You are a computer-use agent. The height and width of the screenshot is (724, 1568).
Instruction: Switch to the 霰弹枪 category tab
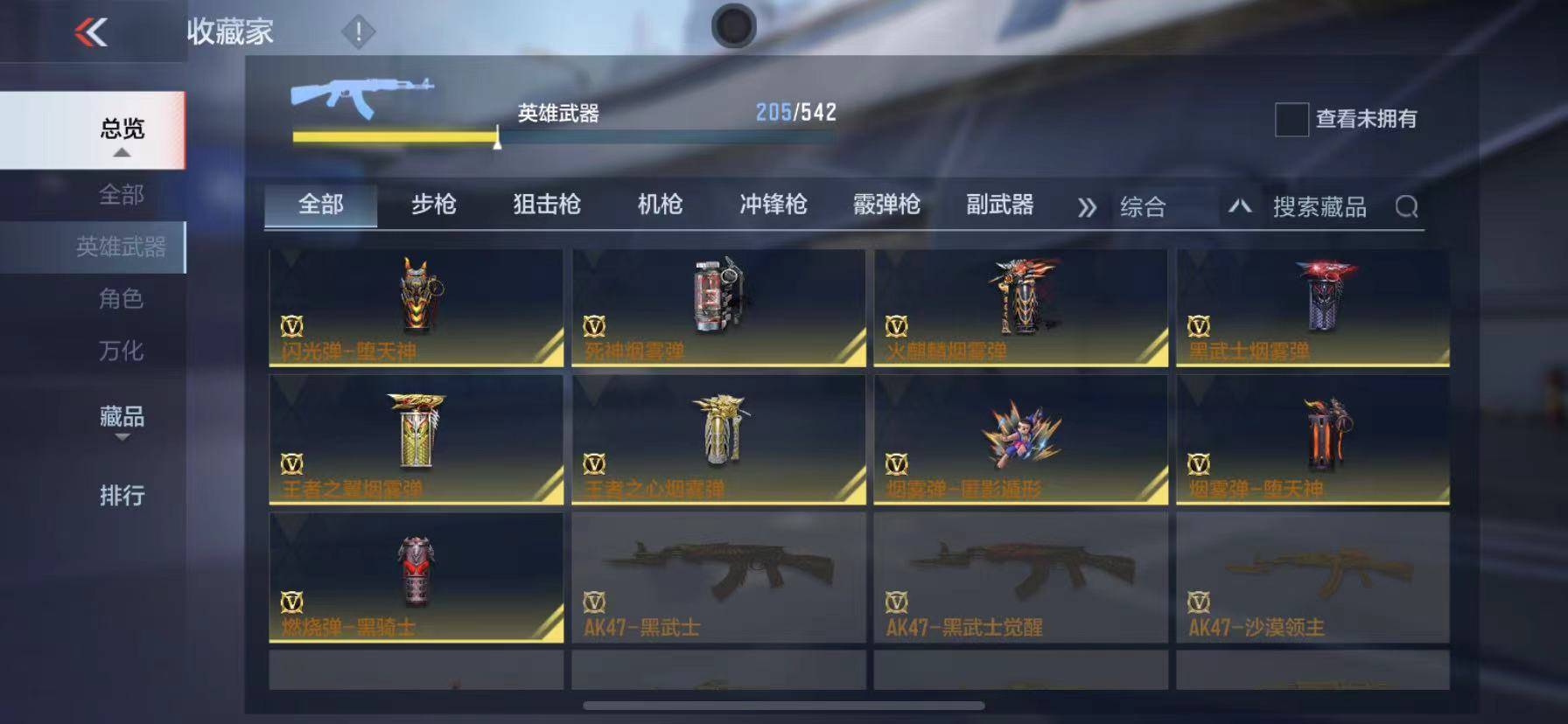tap(886, 205)
